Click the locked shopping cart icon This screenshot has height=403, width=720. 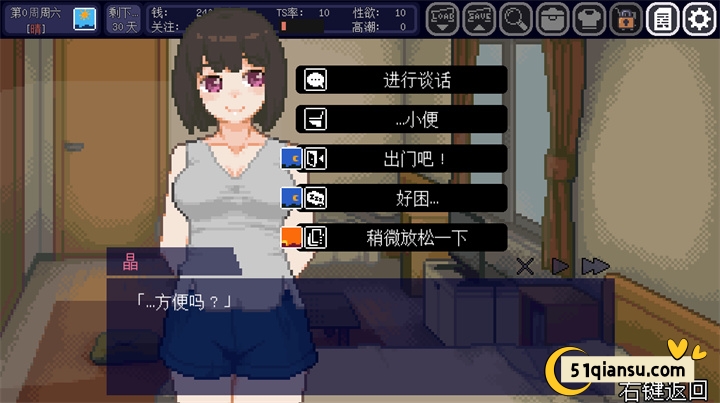click(x=624, y=17)
